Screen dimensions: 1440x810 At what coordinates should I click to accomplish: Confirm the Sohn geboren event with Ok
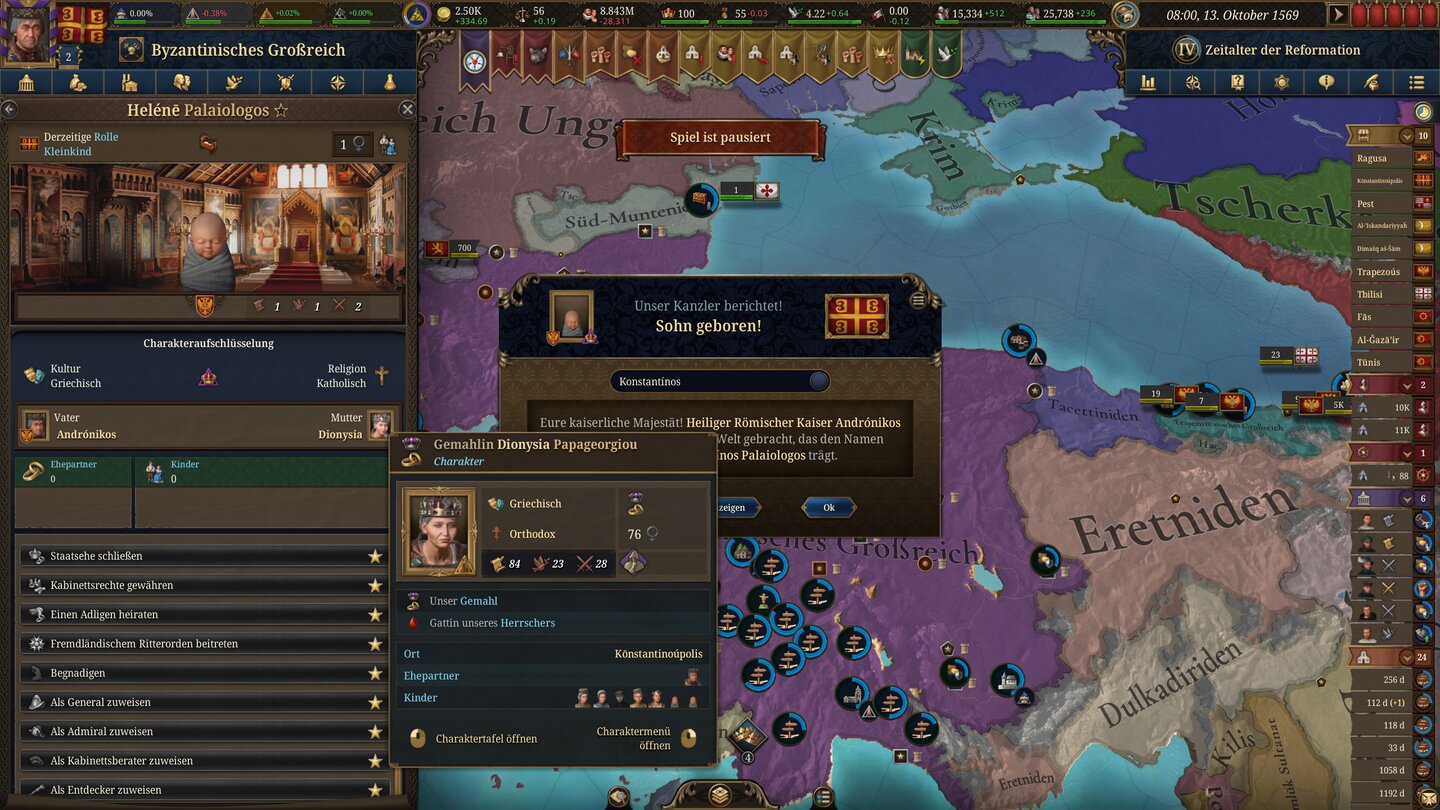pos(828,507)
